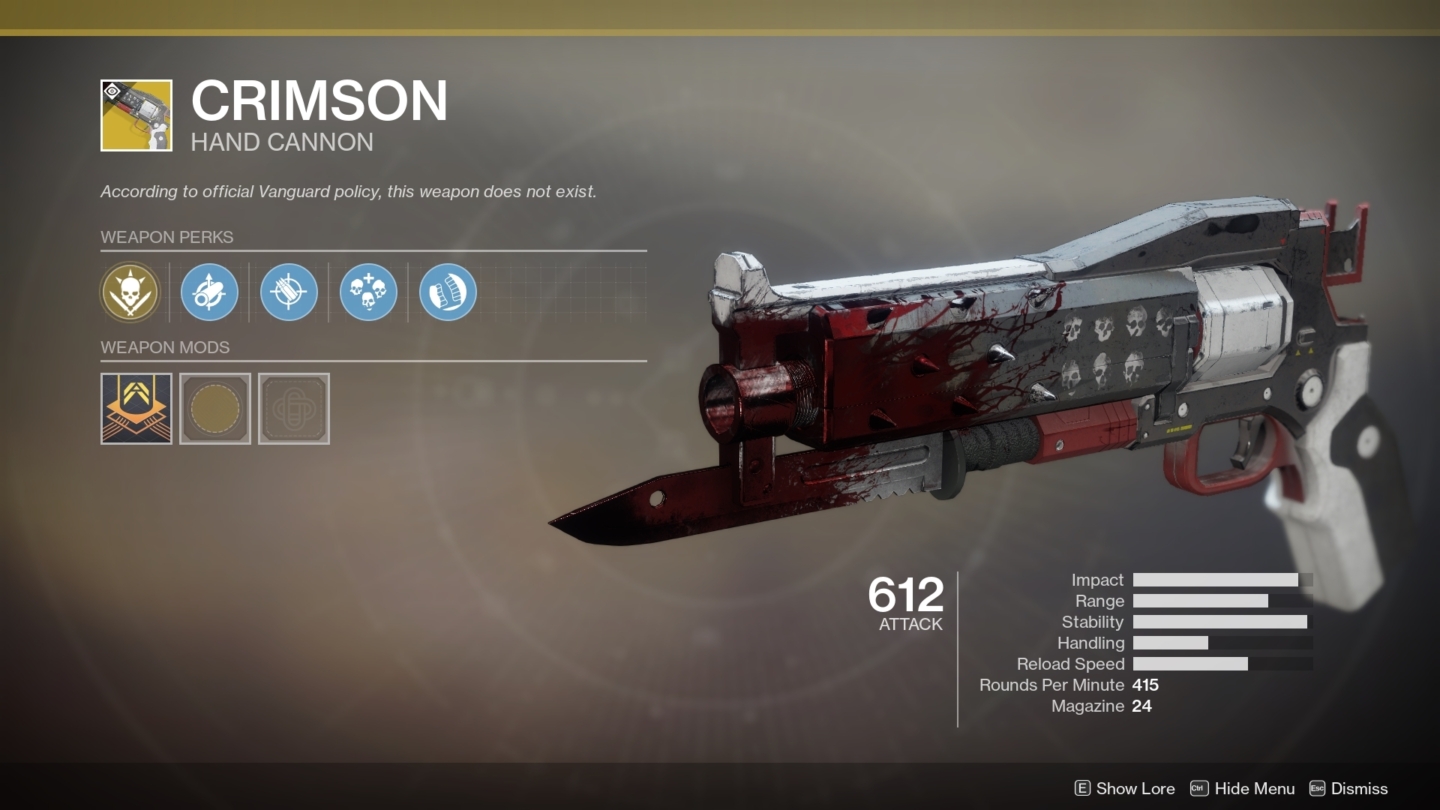View the Accurized Rounds bullet perk icon

click(x=288, y=291)
